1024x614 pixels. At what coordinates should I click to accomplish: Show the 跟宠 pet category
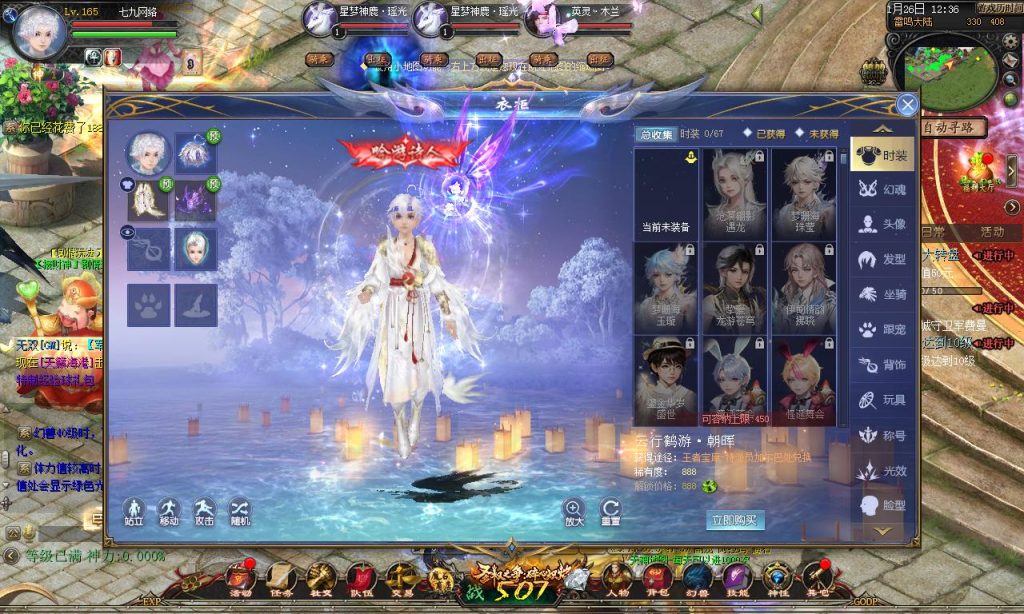pyautogui.click(x=881, y=330)
